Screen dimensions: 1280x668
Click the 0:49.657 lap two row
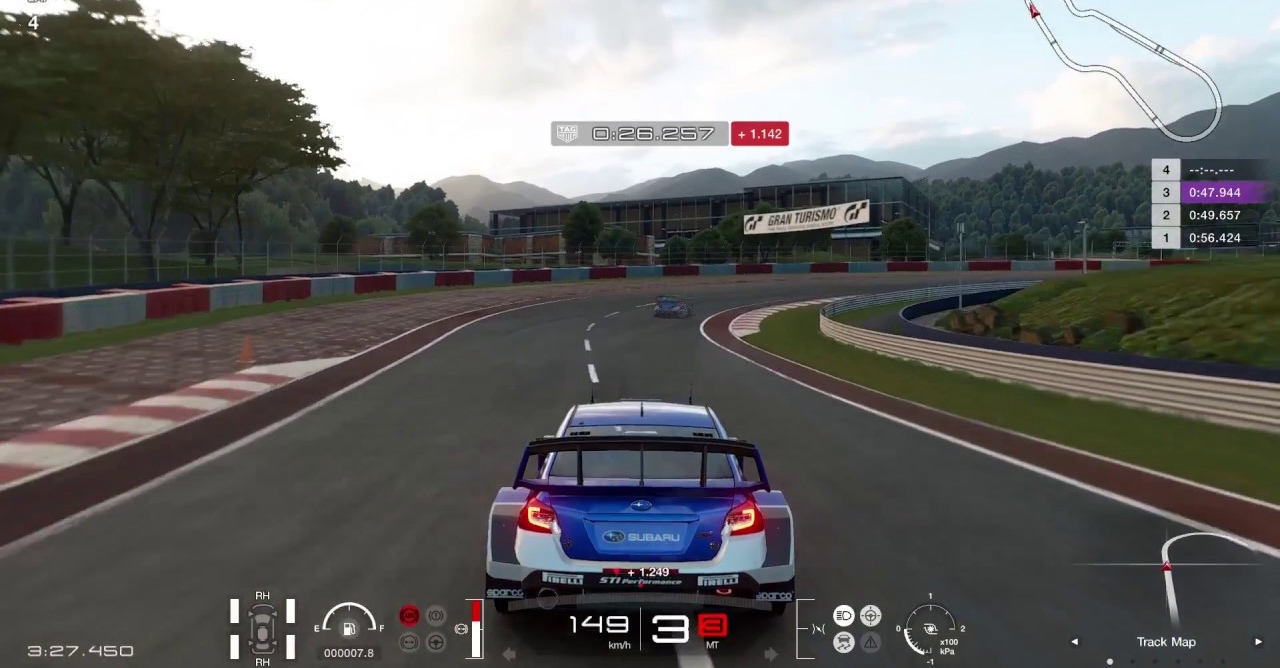tap(1214, 215)
